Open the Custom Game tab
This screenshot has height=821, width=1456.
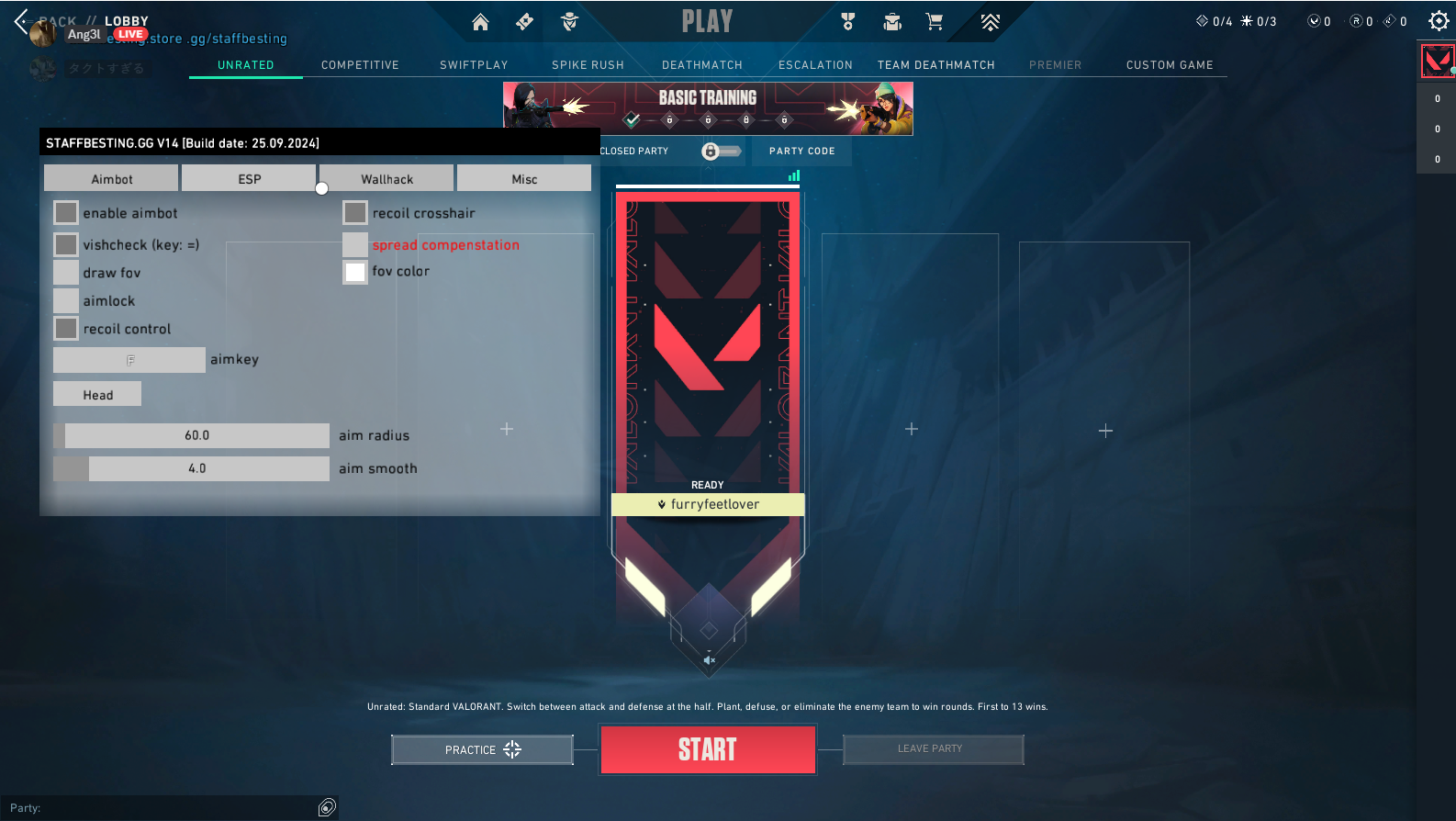point(1169,65)
